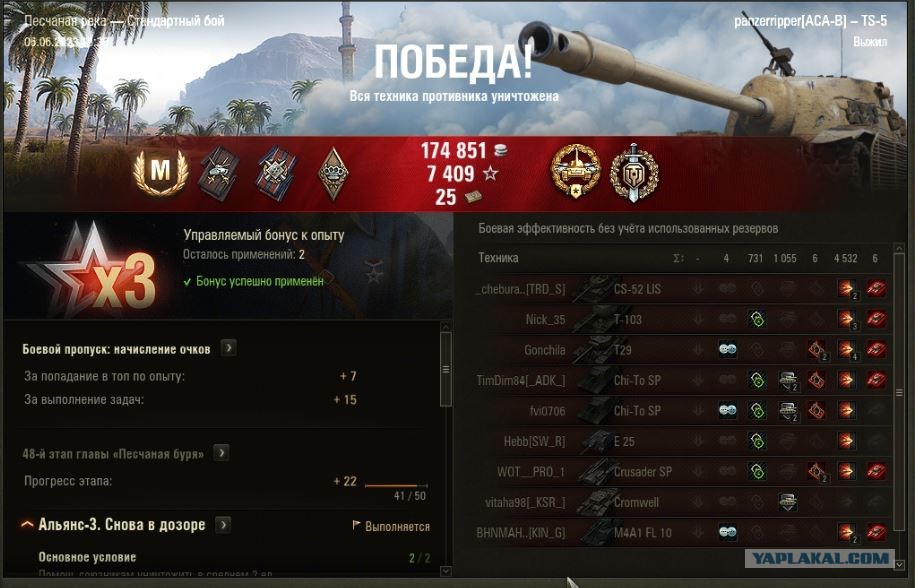This screenshot has width=915, height=588.
Task: Sort the list by the Техника column header
Action: click(498, 258)
